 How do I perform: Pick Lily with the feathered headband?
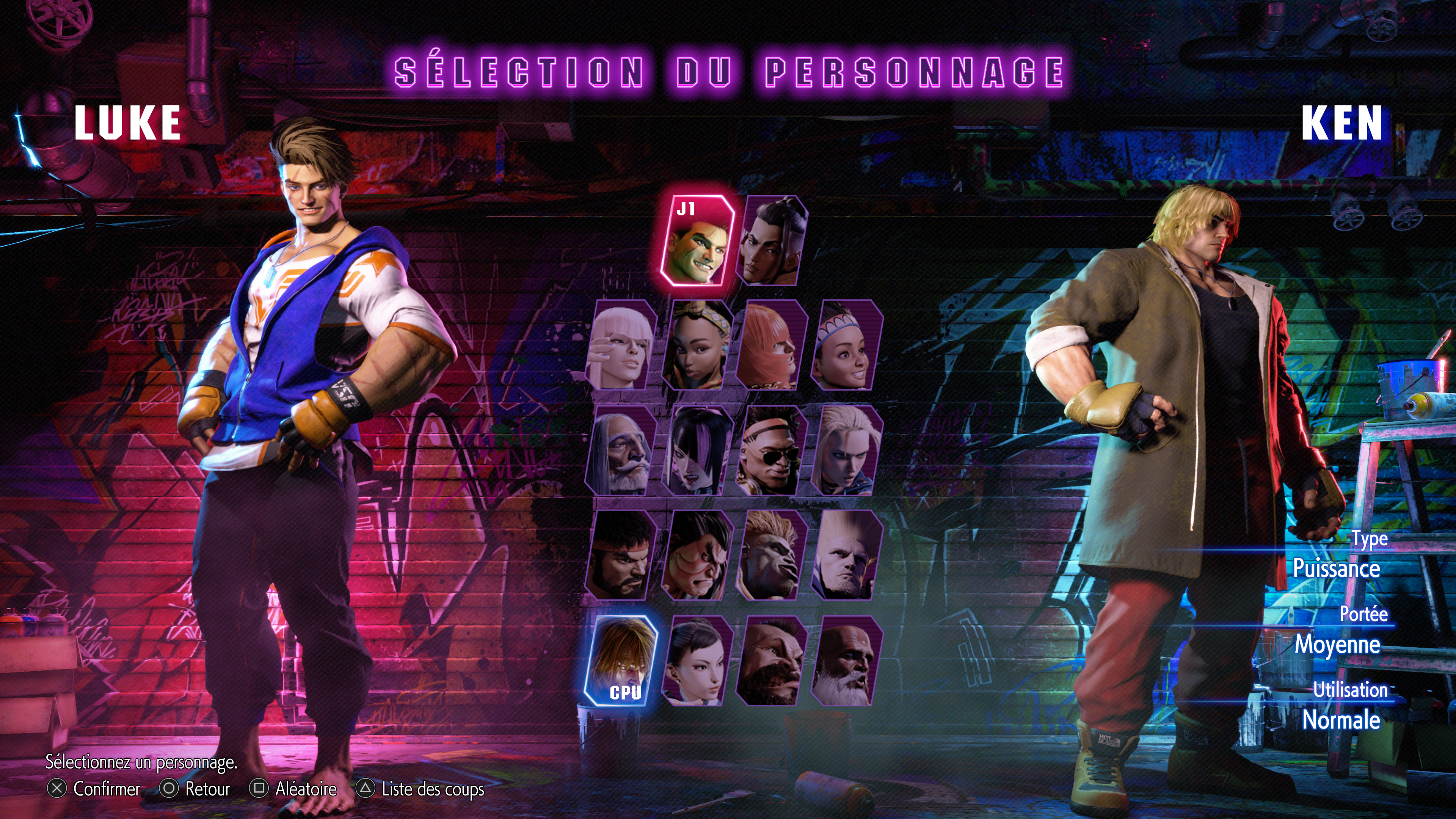[x=847, y=345]
